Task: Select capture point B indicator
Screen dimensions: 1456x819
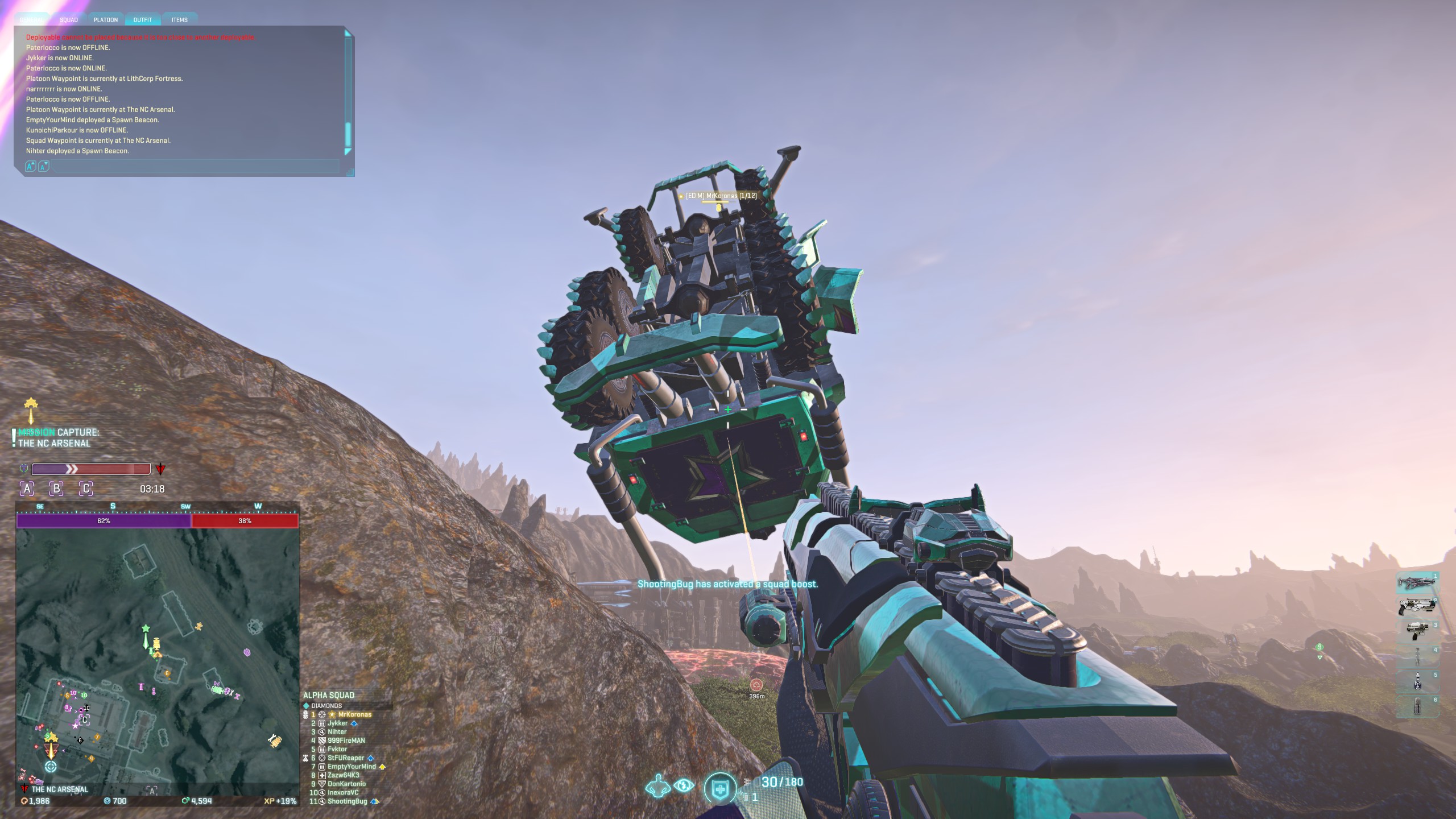Action: point(56,489)
